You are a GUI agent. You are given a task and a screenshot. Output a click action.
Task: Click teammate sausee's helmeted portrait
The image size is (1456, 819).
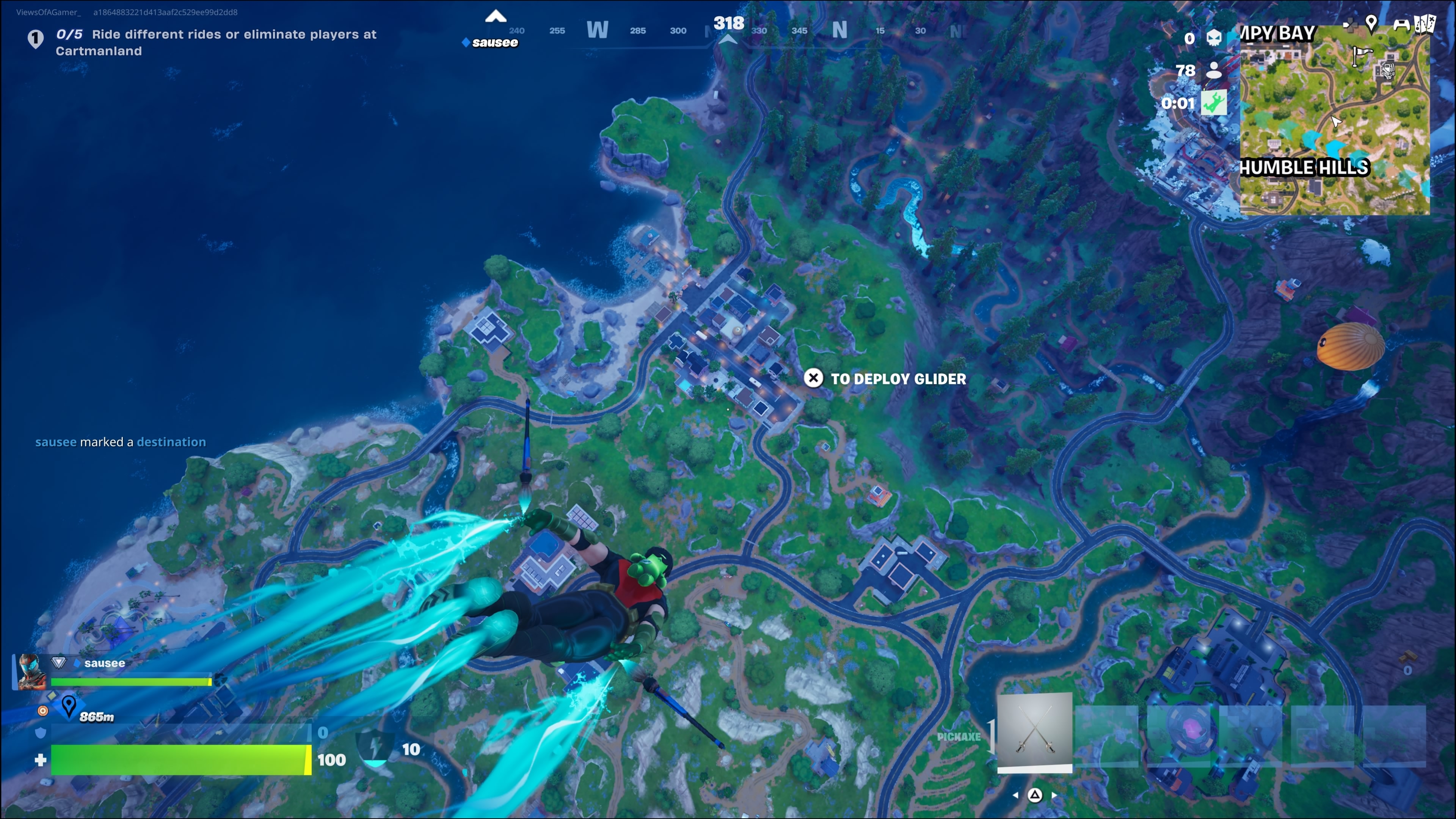point(30,672)
